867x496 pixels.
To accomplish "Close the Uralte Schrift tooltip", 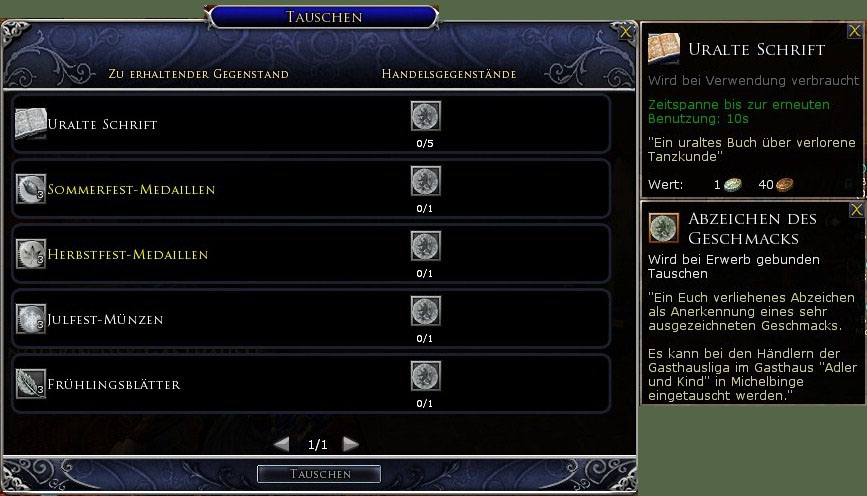I will 855,31.
